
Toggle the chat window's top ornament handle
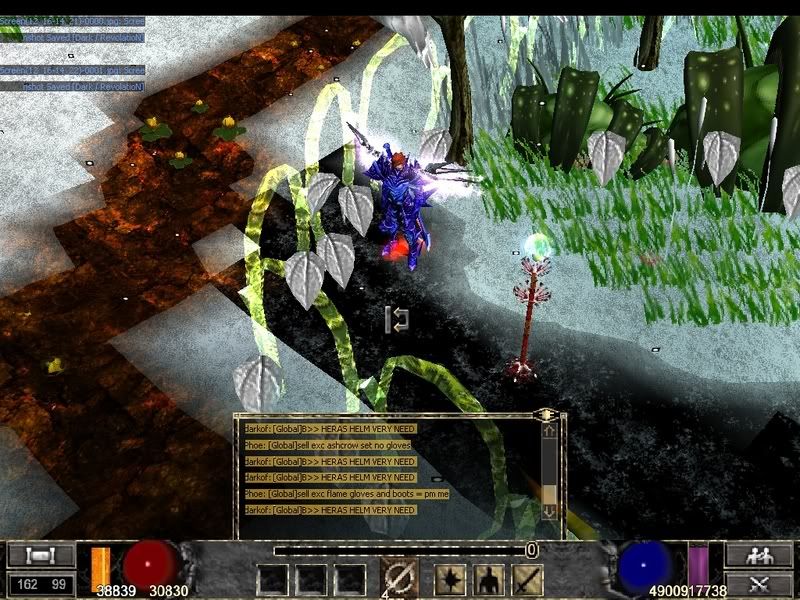[x=547, y=412]
